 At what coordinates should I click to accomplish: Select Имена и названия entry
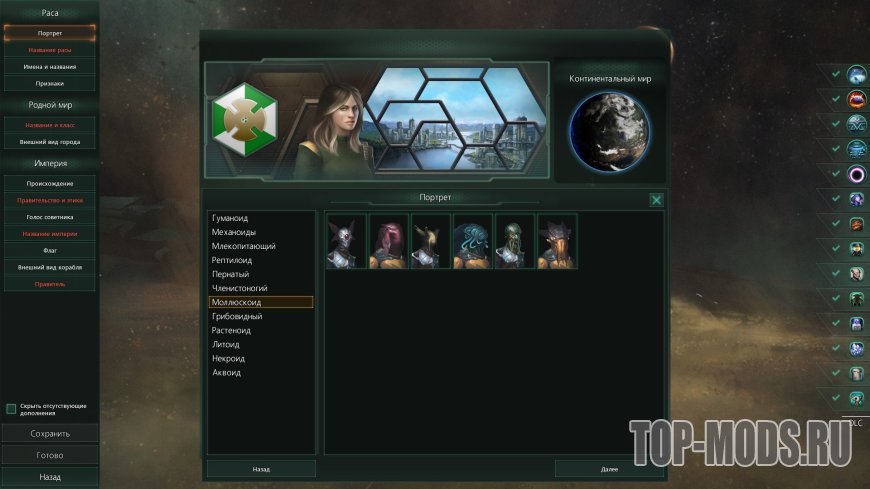[x=49, y=67]
